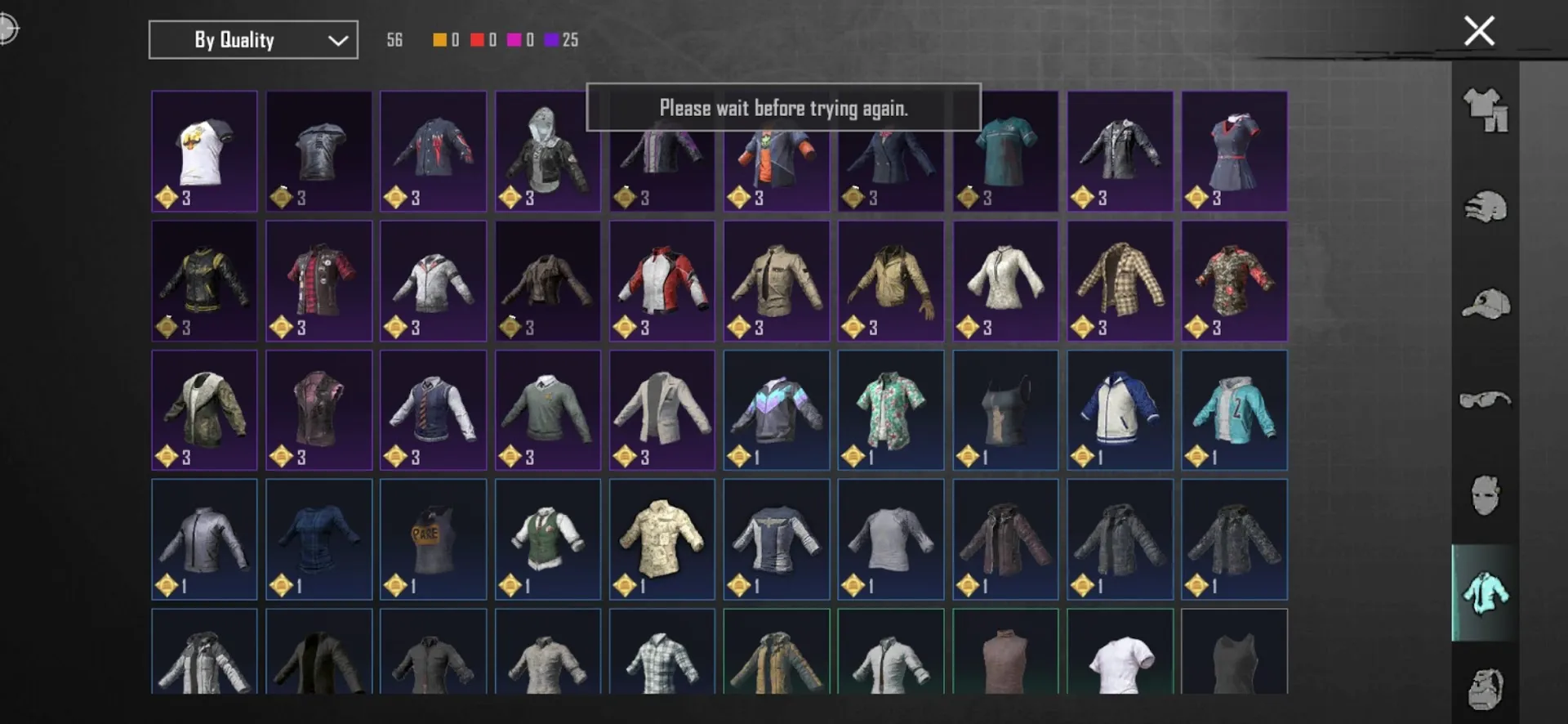Click the purple quality color swatch
The width and height of the screenshot is (1568, 724).
click(552, 39)
